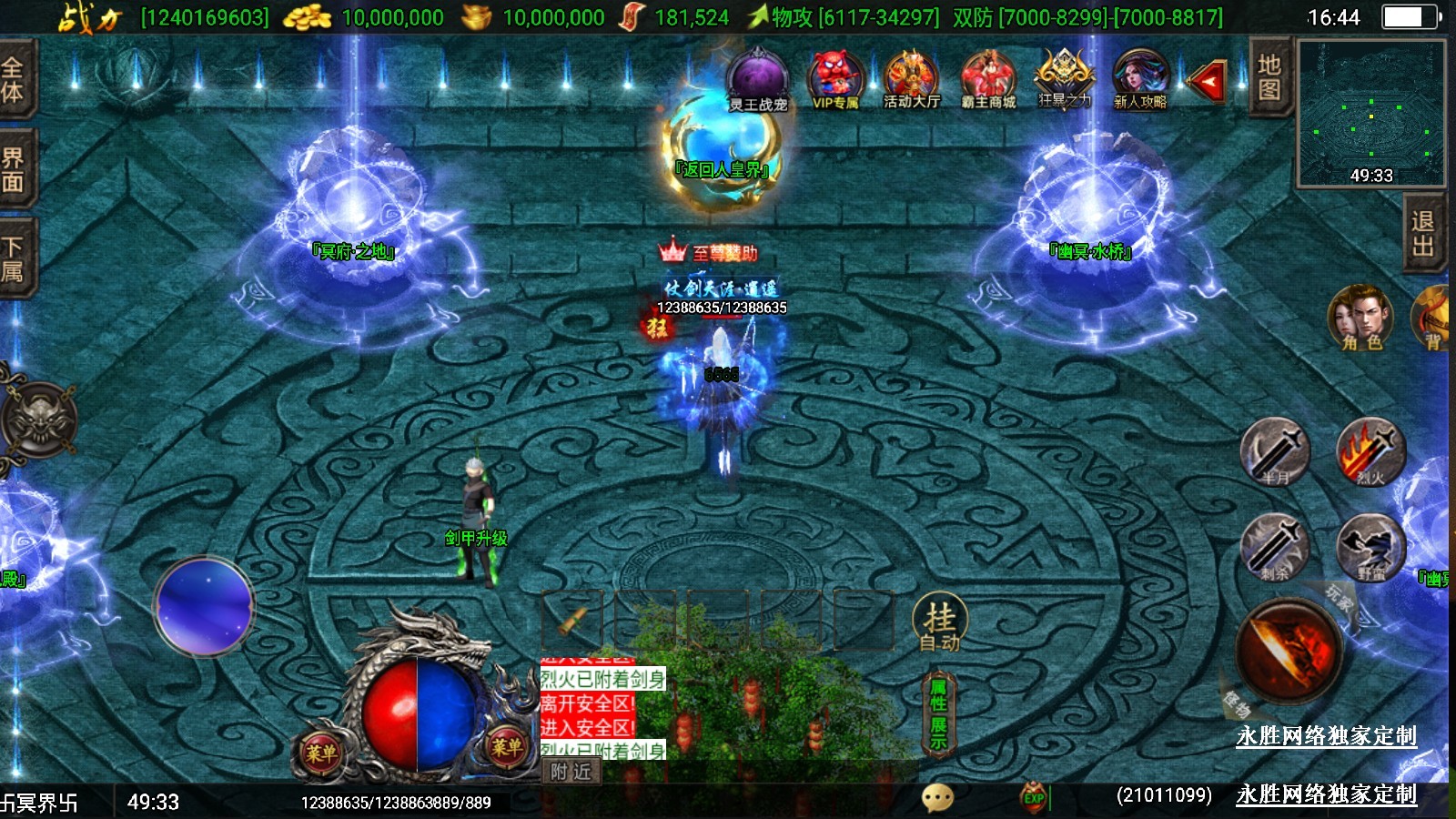This screenshot has height=819, width=1456.
Task: Activate the 半月 sword skill
Action: click(x=1275, y=451)
